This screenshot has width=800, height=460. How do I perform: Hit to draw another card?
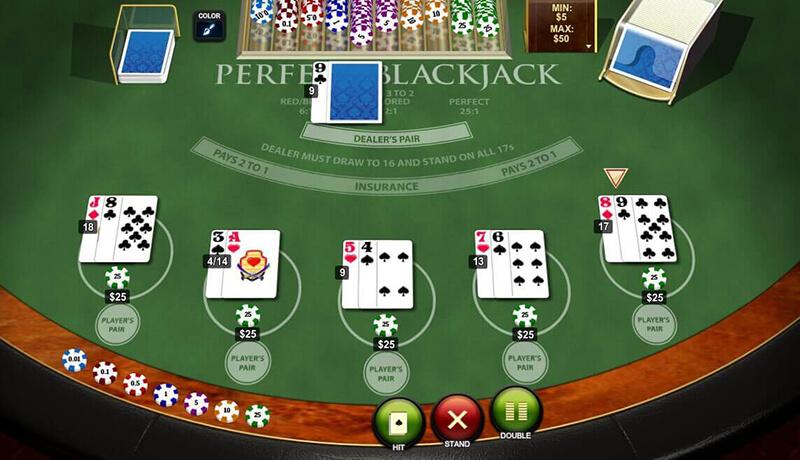(x=397, y=420)
